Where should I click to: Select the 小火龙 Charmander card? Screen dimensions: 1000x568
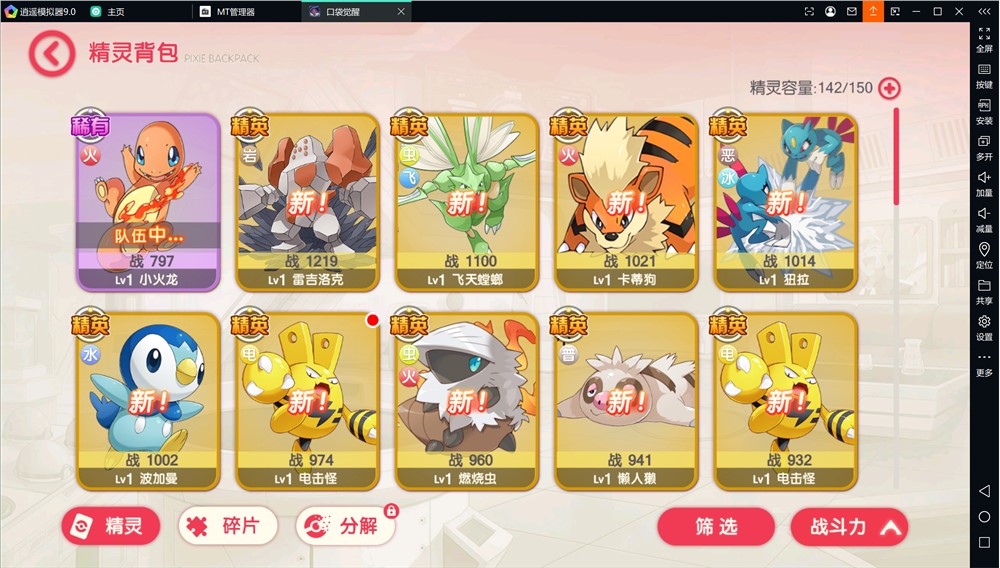click(x=148, y=200)
